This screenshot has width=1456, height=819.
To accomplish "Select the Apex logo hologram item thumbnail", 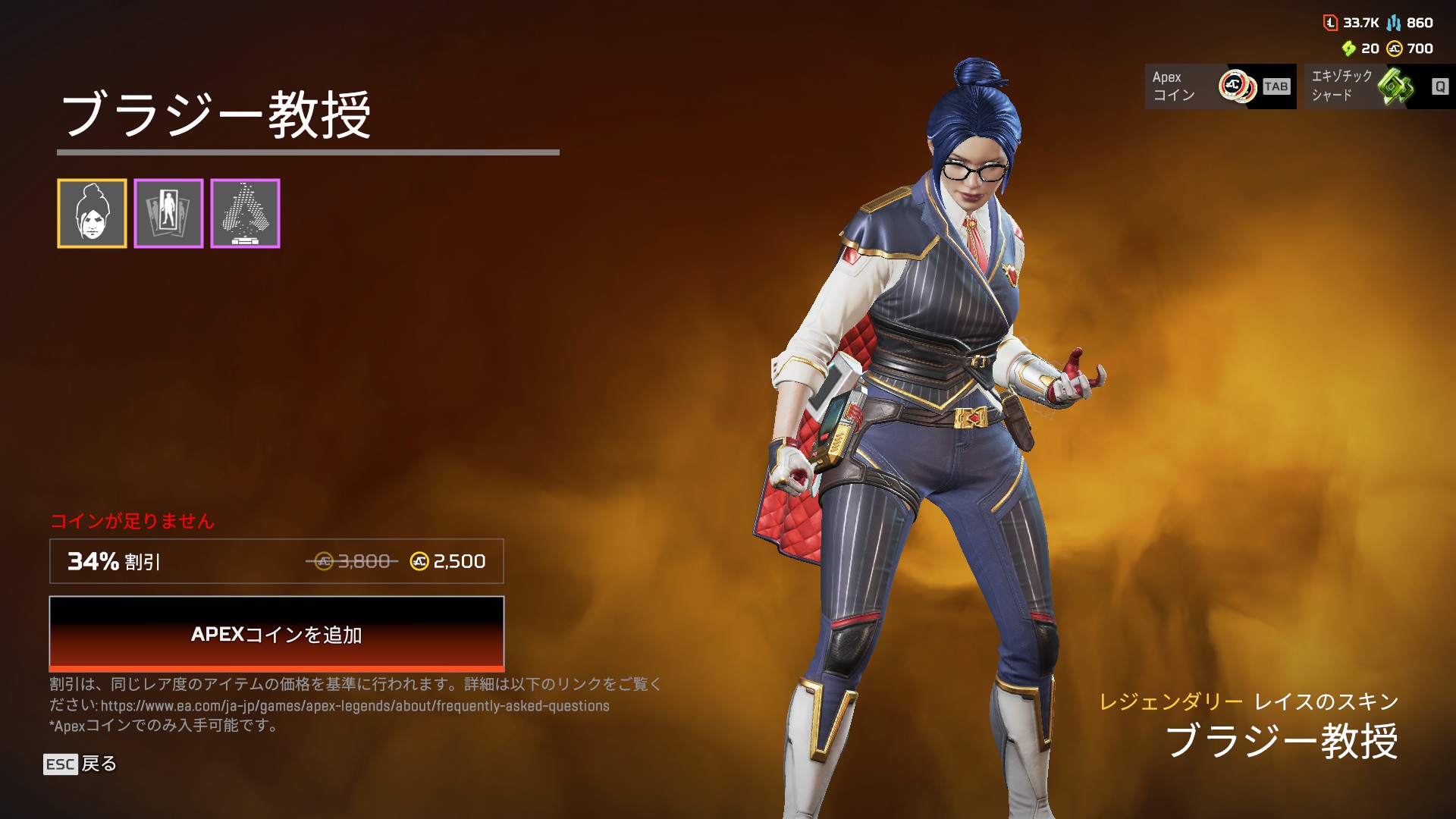I will pyautogui.click(x=245, y=214).
